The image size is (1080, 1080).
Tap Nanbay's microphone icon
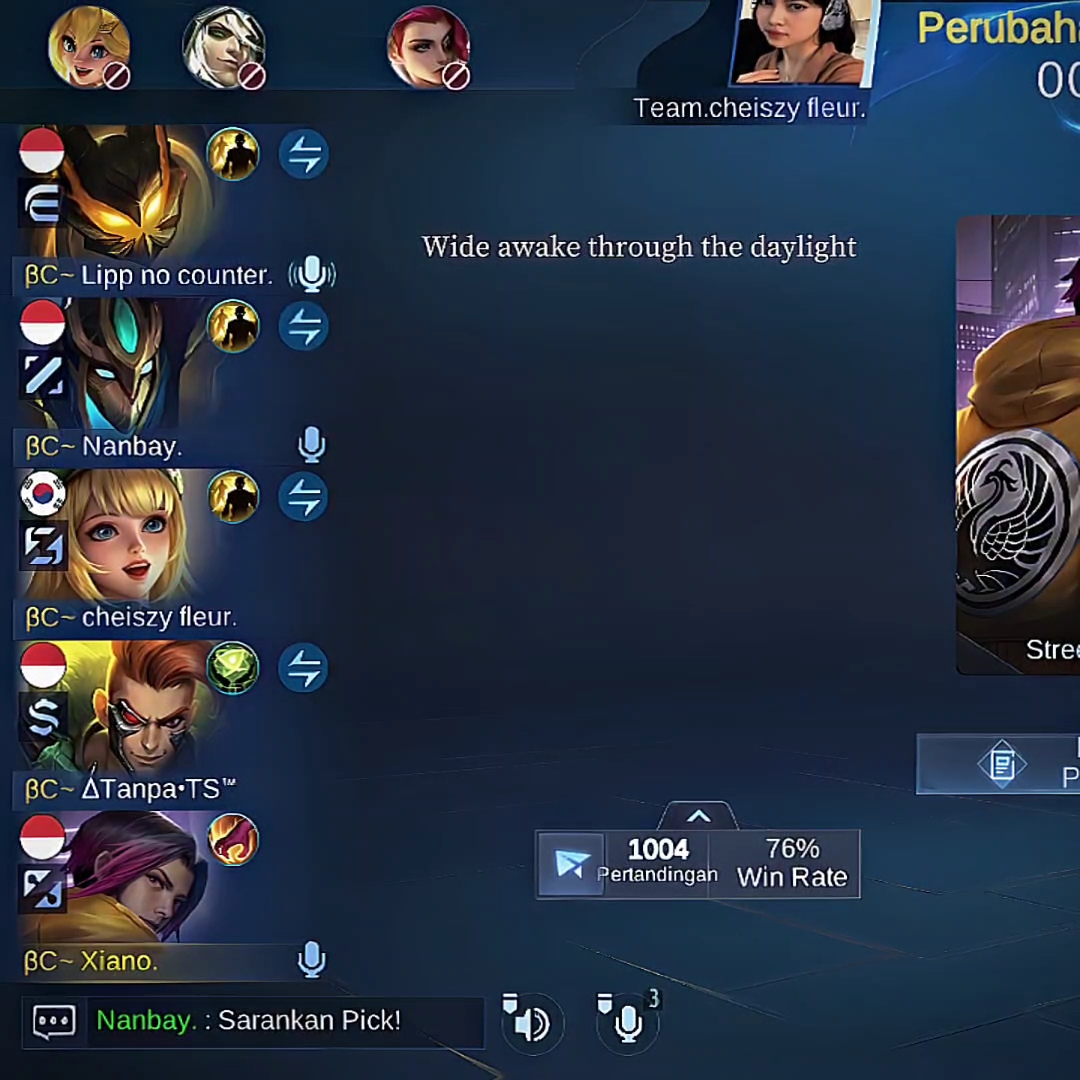coord(312,445)
